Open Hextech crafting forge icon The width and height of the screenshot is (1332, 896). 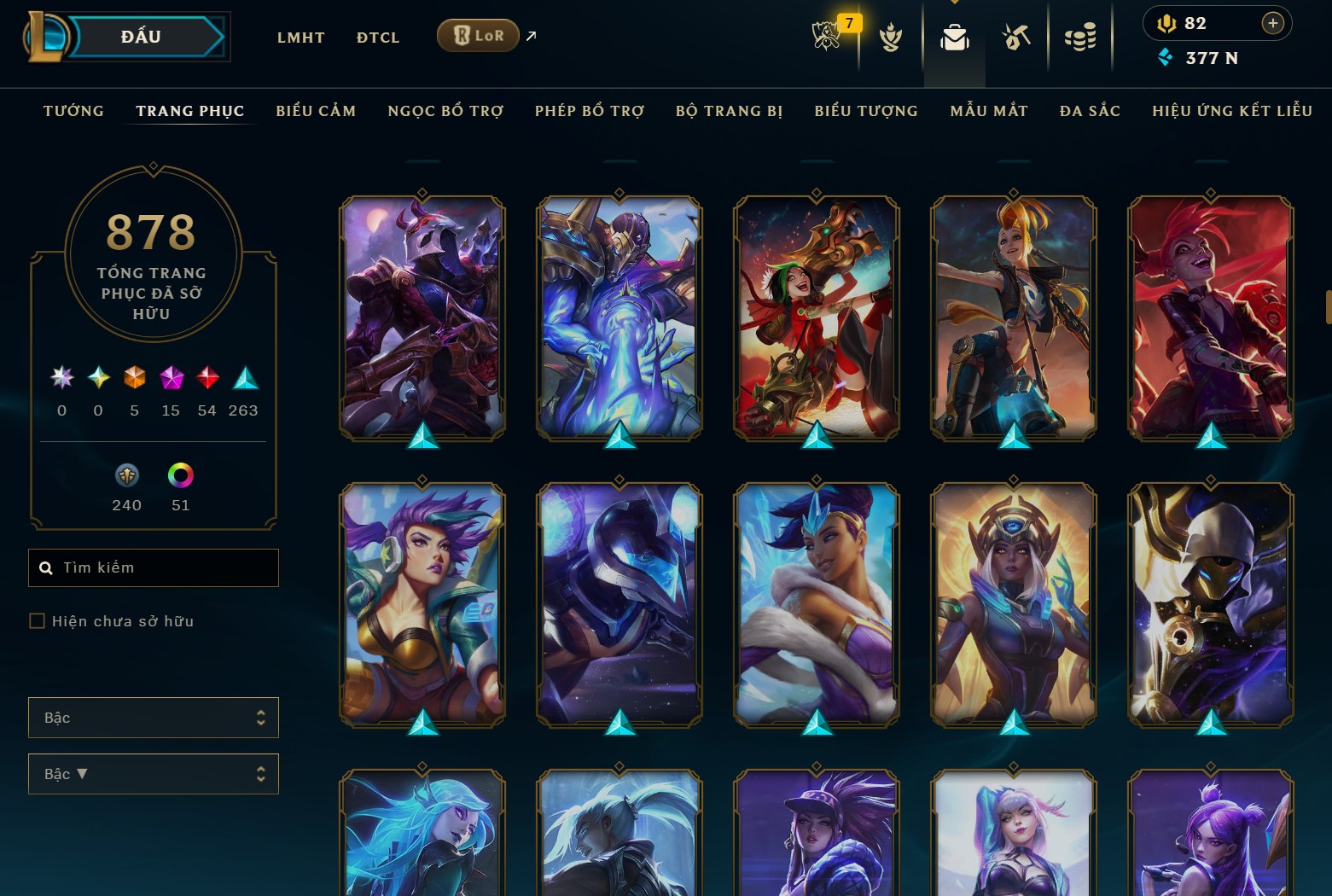1015,37
